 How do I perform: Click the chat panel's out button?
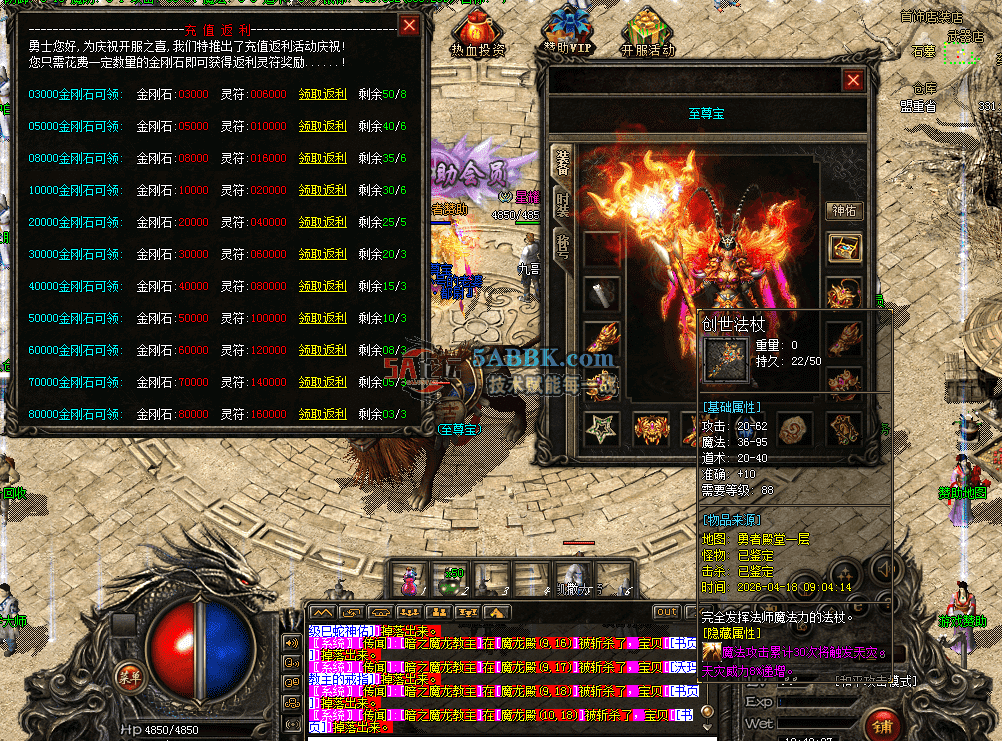[x=666, y=612]
